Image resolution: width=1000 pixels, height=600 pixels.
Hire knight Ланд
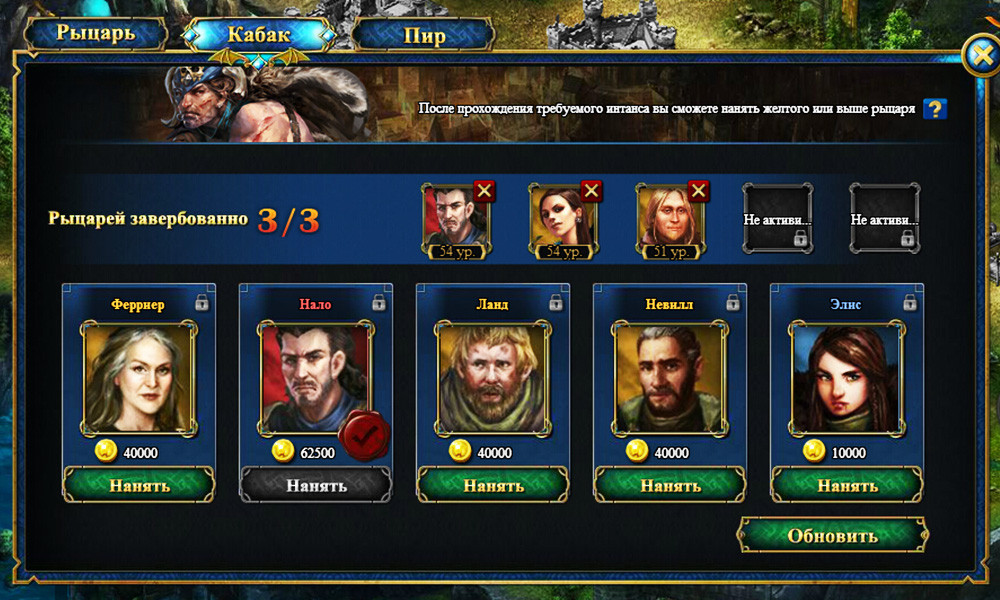pyautogui.click(x=493, y=485)
